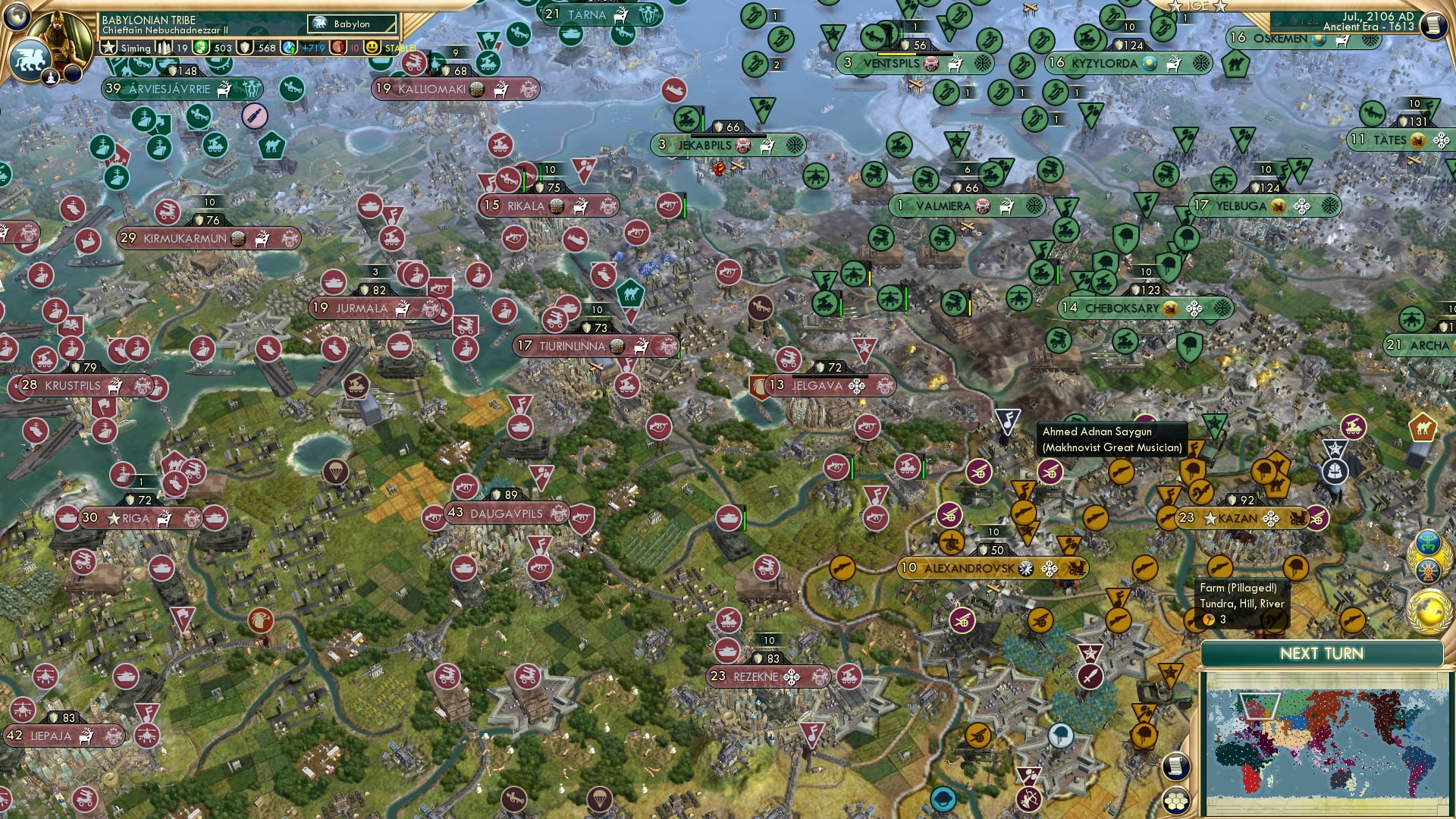The width and height of the screenshot is (1456, 819).
Task: Click the science icon showing +719
Action: pos(290,48)
